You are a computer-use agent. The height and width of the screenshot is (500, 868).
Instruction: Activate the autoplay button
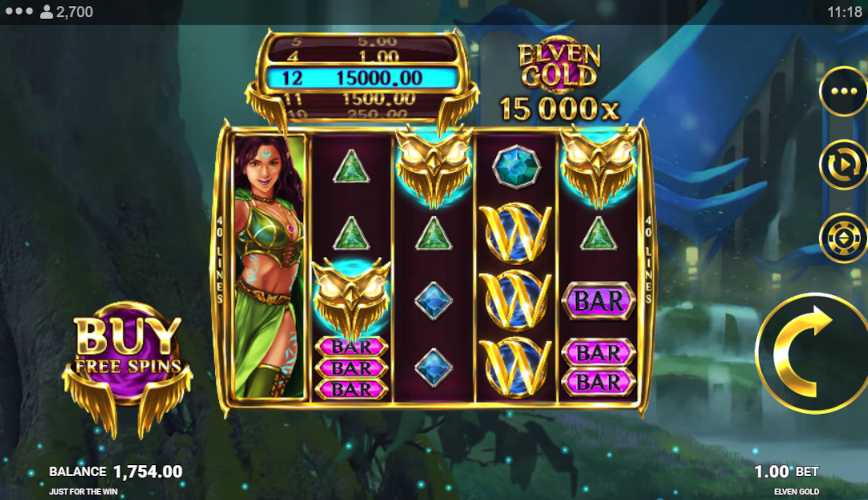click(842, 165)
